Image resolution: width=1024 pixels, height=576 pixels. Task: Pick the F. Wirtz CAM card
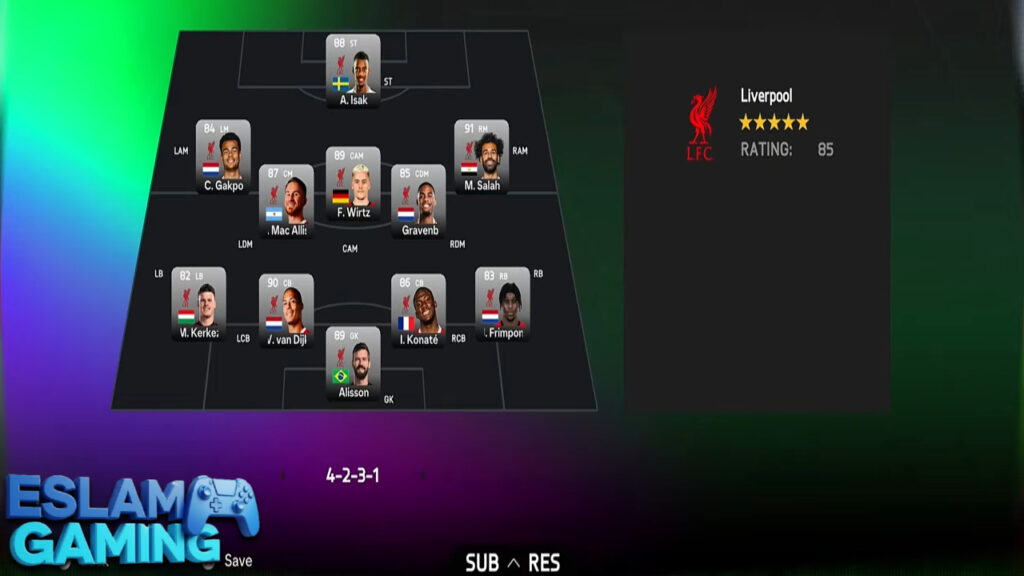pyautogui.click(x=353, y=184)
